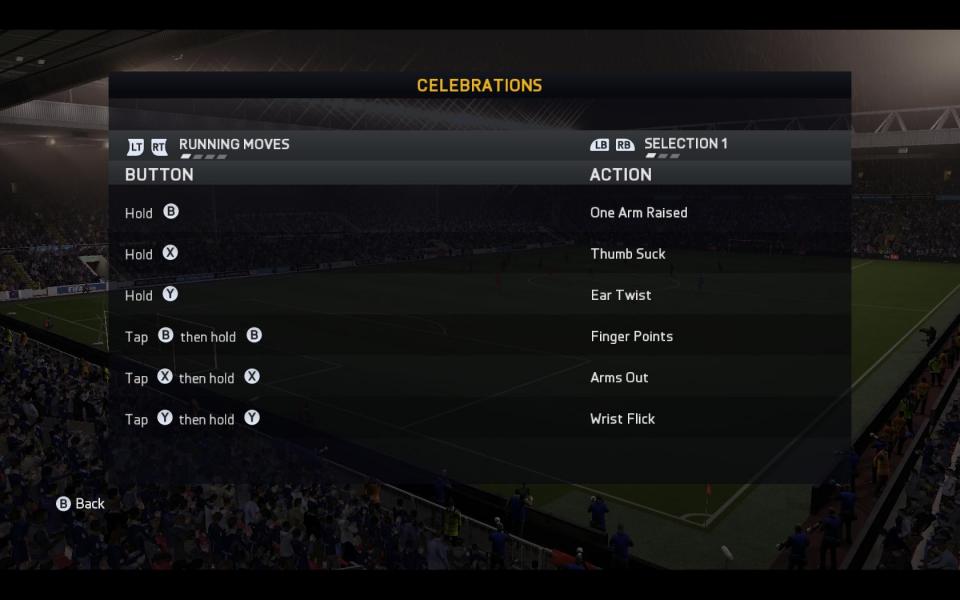Pick the Ear Twist celebration row
This screenshot has width=960, height=600.
pos(620,295)
